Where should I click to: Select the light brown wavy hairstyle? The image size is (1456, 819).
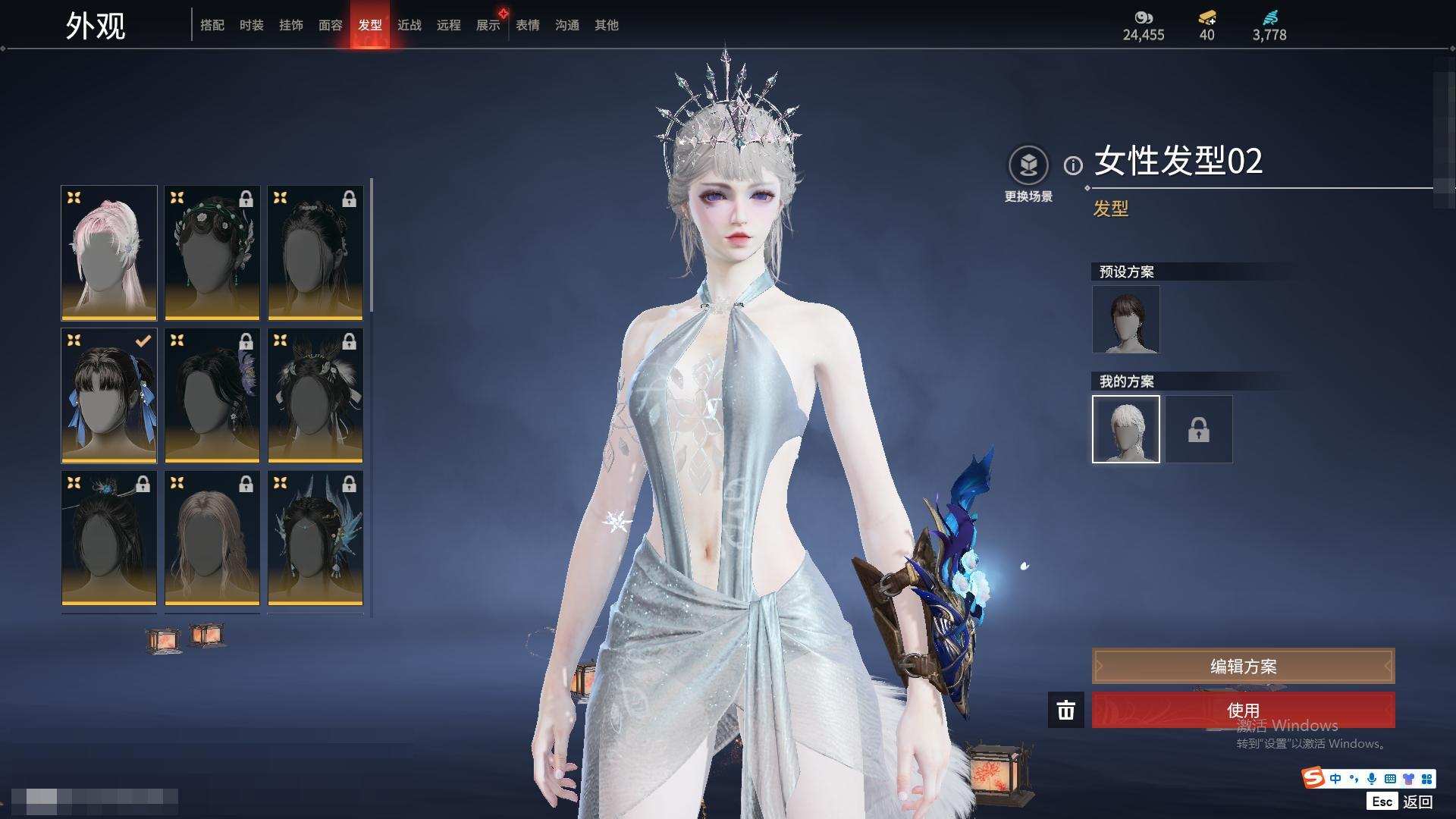tap(212, 538)
